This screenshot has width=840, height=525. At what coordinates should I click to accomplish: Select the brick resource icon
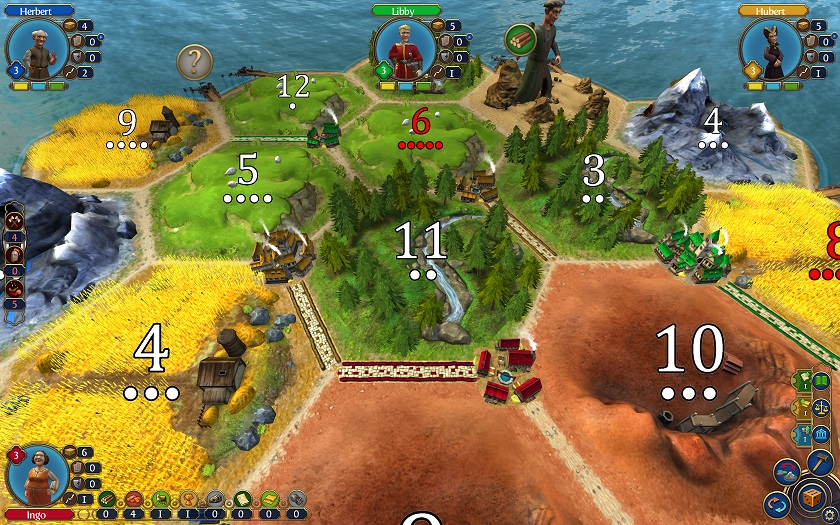134,499
